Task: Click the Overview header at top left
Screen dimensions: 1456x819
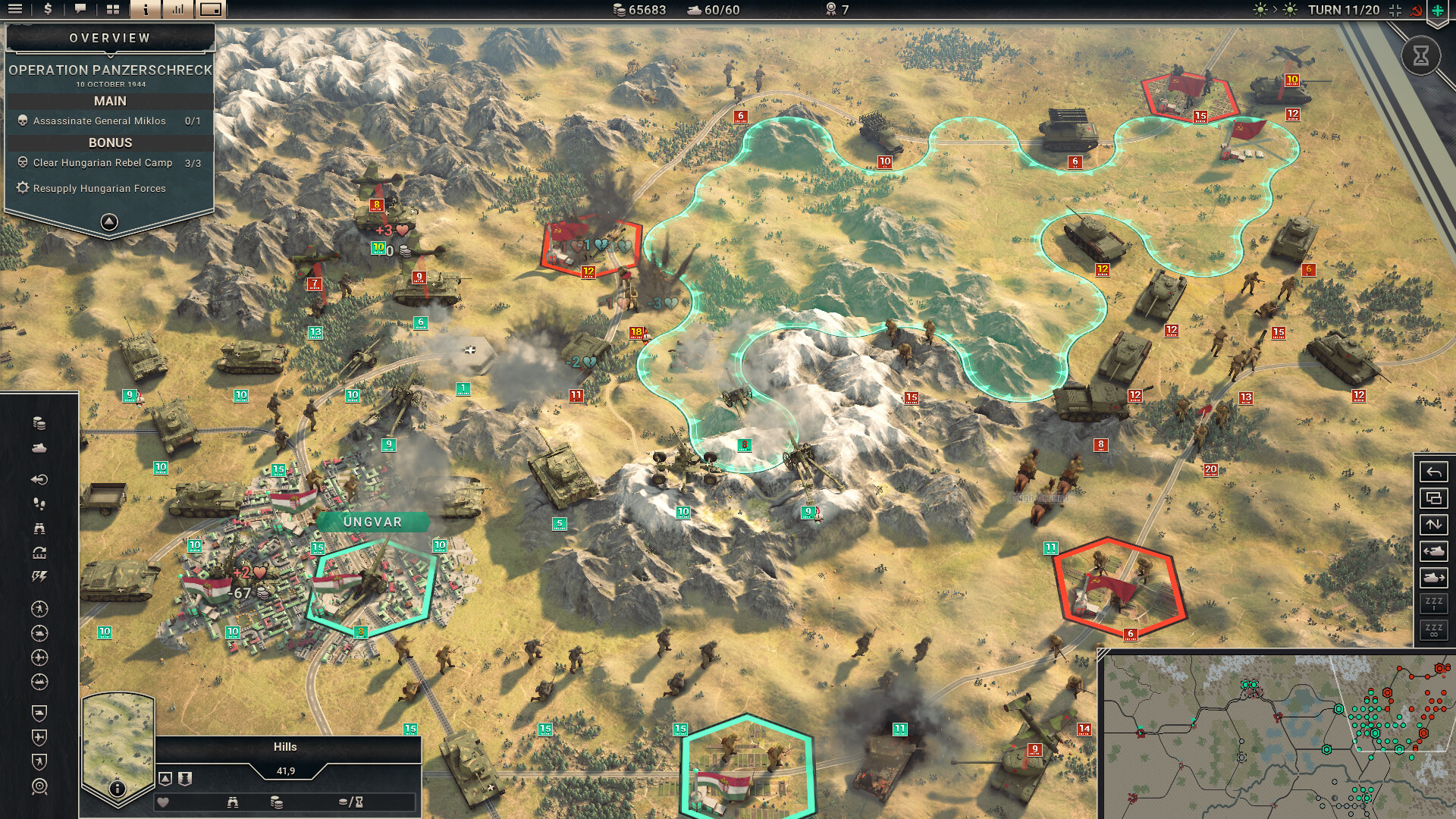Action: click(108, 36)
